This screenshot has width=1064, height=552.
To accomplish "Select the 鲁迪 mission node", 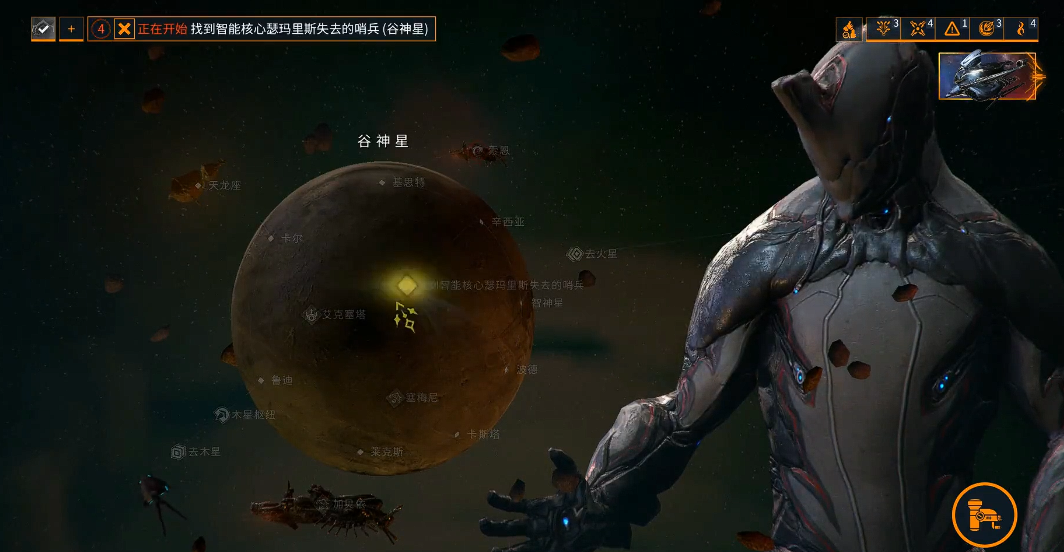I will coord(262,380).
